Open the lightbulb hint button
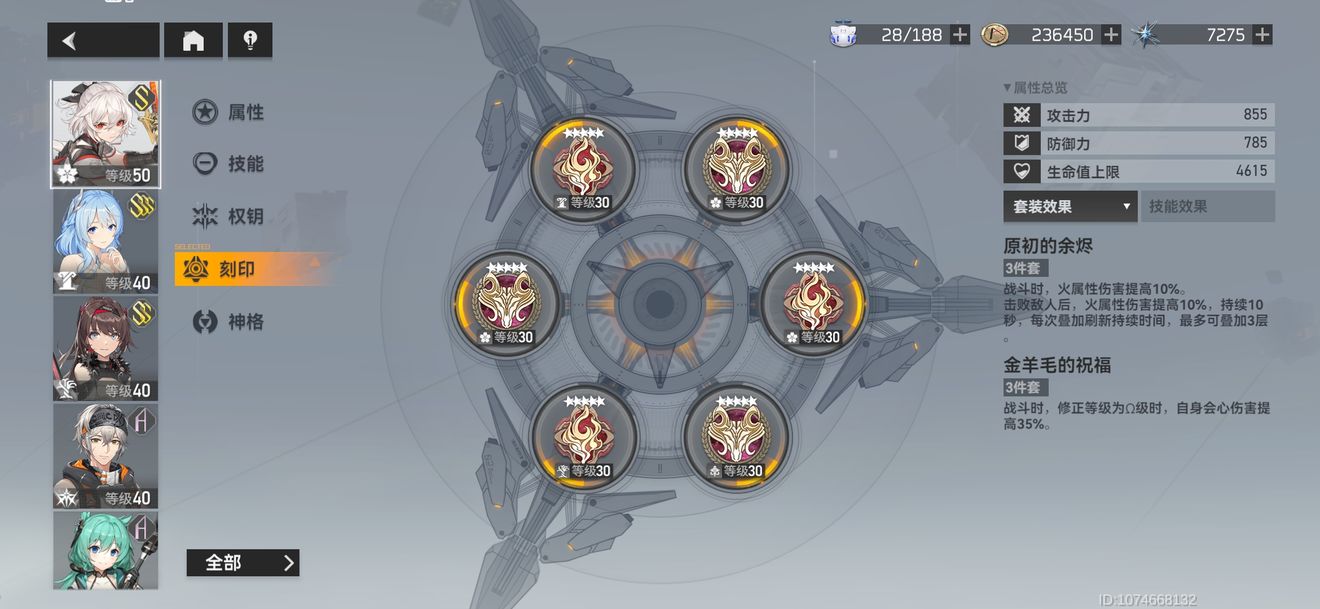Viewport: 1320px width, 609px height. point(250,41)
